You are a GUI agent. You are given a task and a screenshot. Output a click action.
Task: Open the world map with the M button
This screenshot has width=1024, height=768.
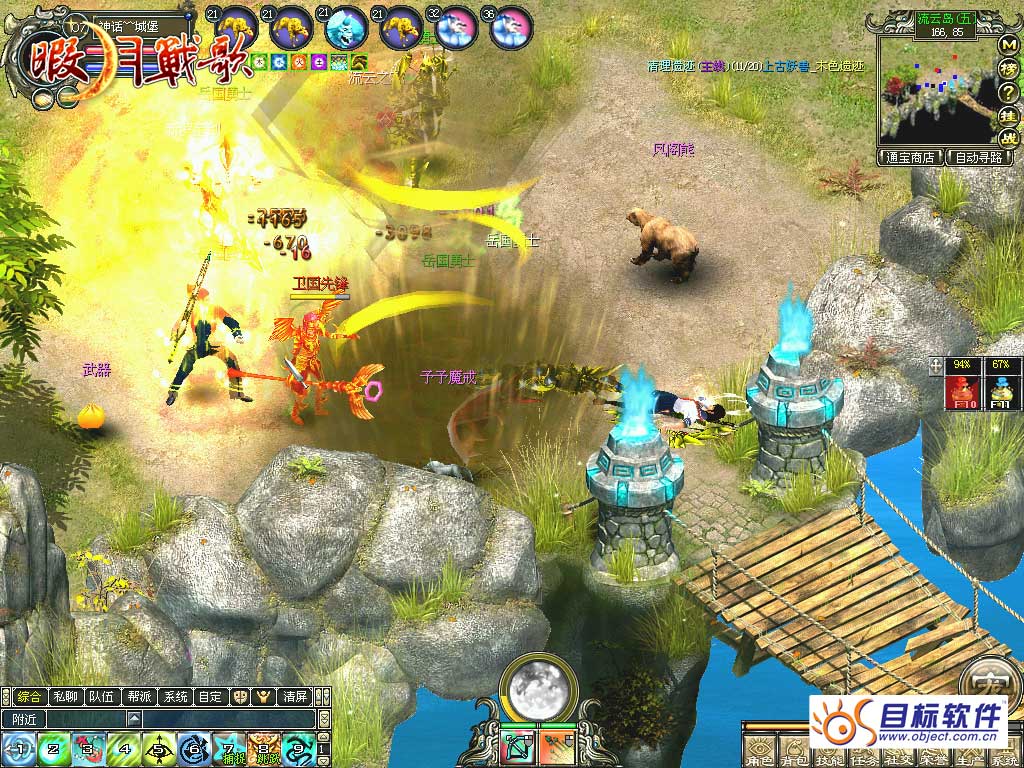pos(1008,46)
